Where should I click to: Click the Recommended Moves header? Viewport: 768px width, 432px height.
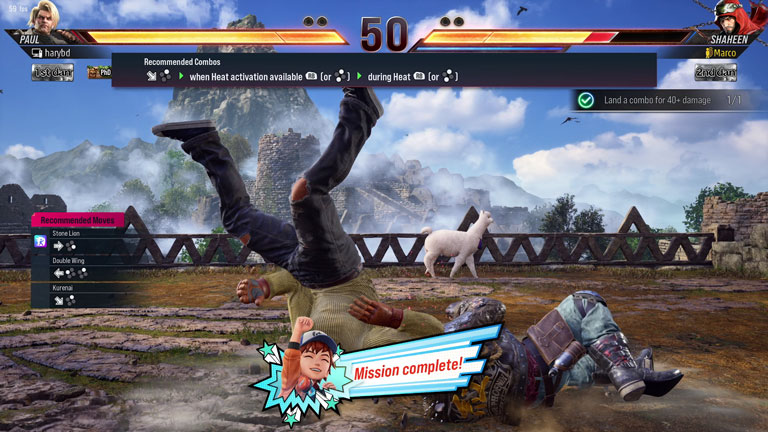[x=80, y=219]
